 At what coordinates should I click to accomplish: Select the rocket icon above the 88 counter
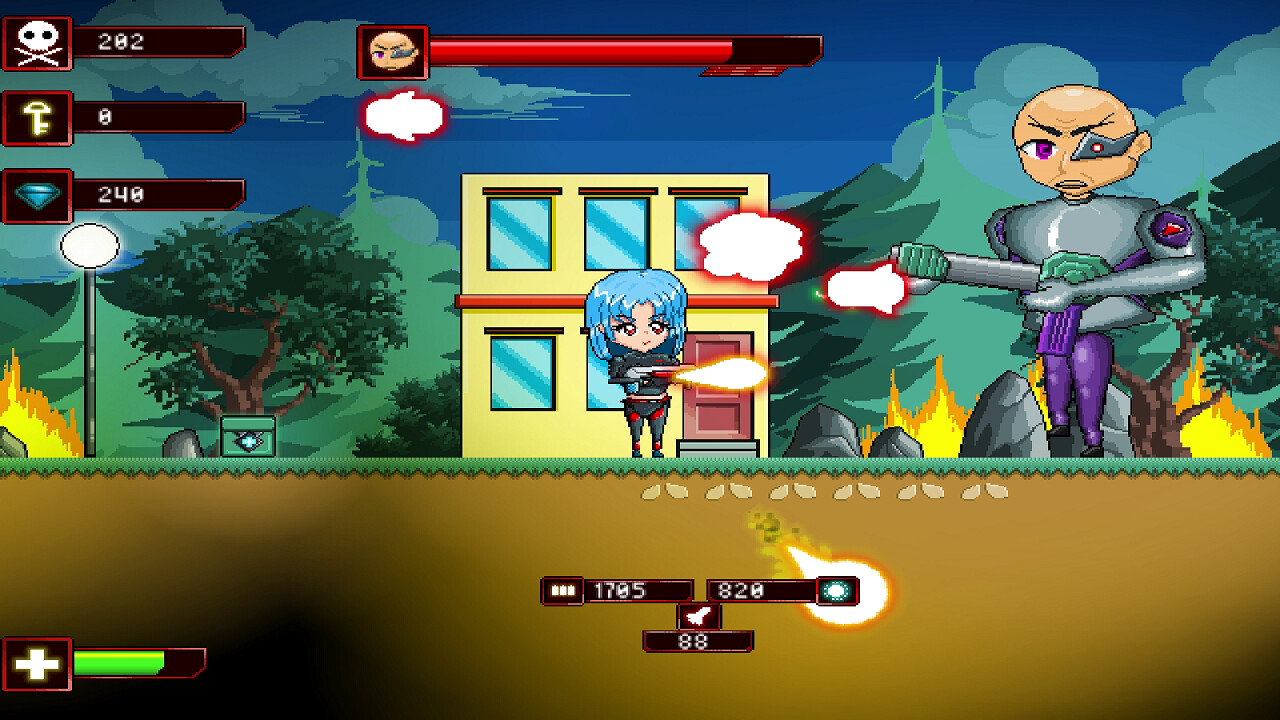(701, 616)
